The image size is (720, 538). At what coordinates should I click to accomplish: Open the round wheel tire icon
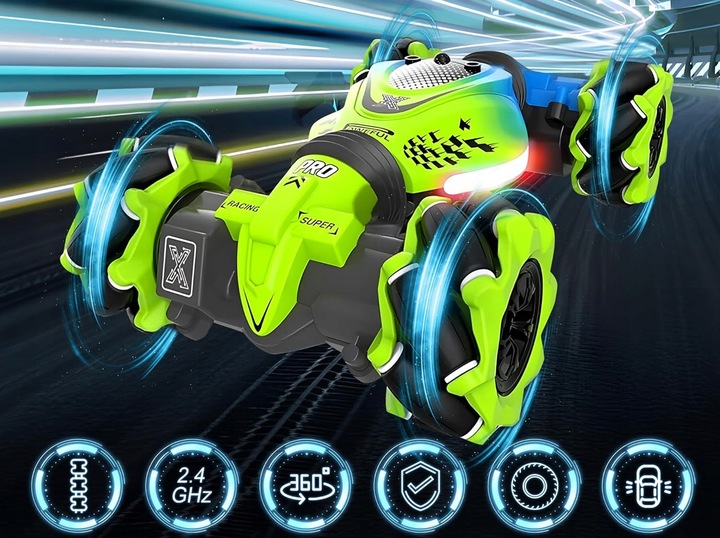(x=533, y=485)
